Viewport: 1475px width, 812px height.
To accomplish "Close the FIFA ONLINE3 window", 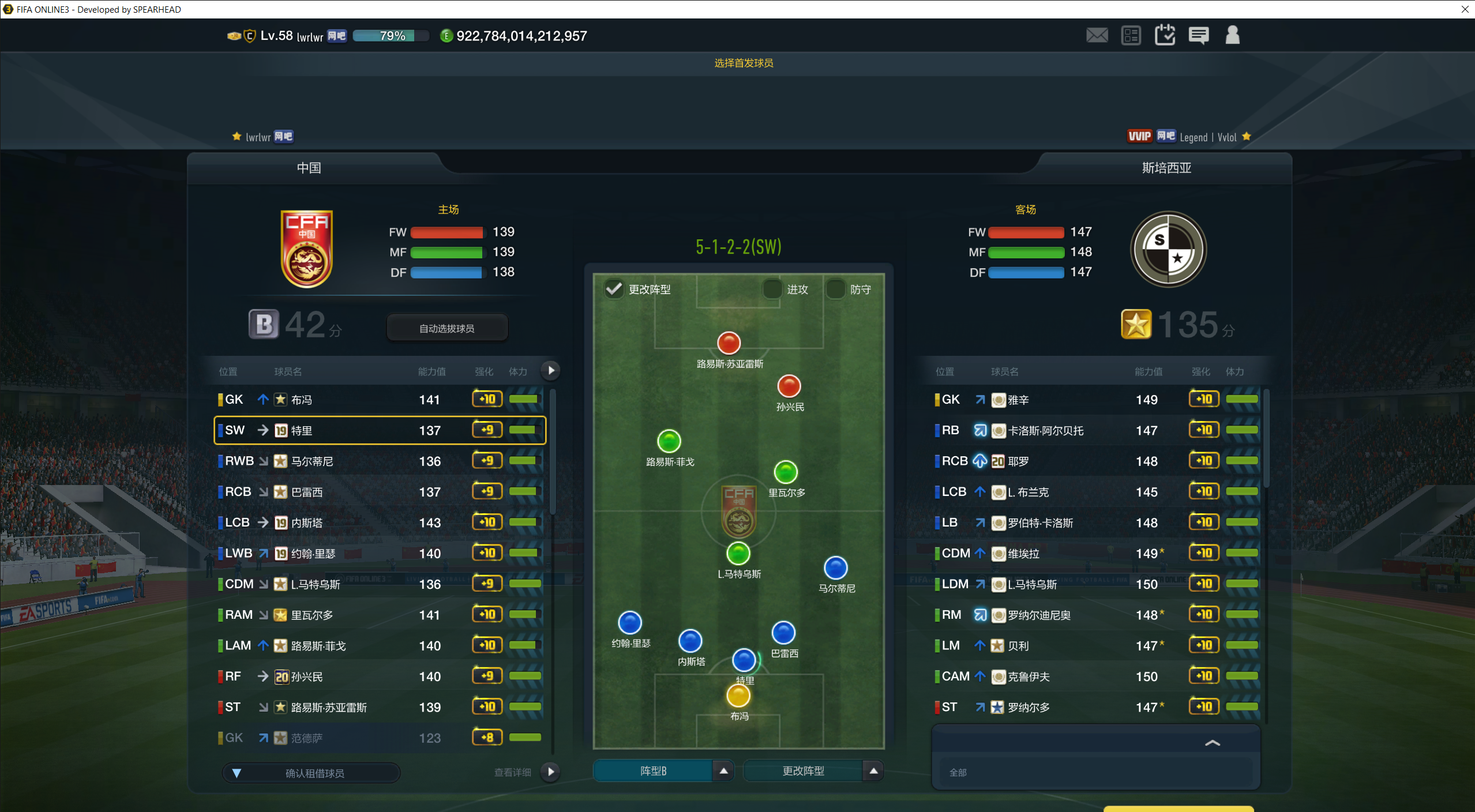I will pos(1465,9).
